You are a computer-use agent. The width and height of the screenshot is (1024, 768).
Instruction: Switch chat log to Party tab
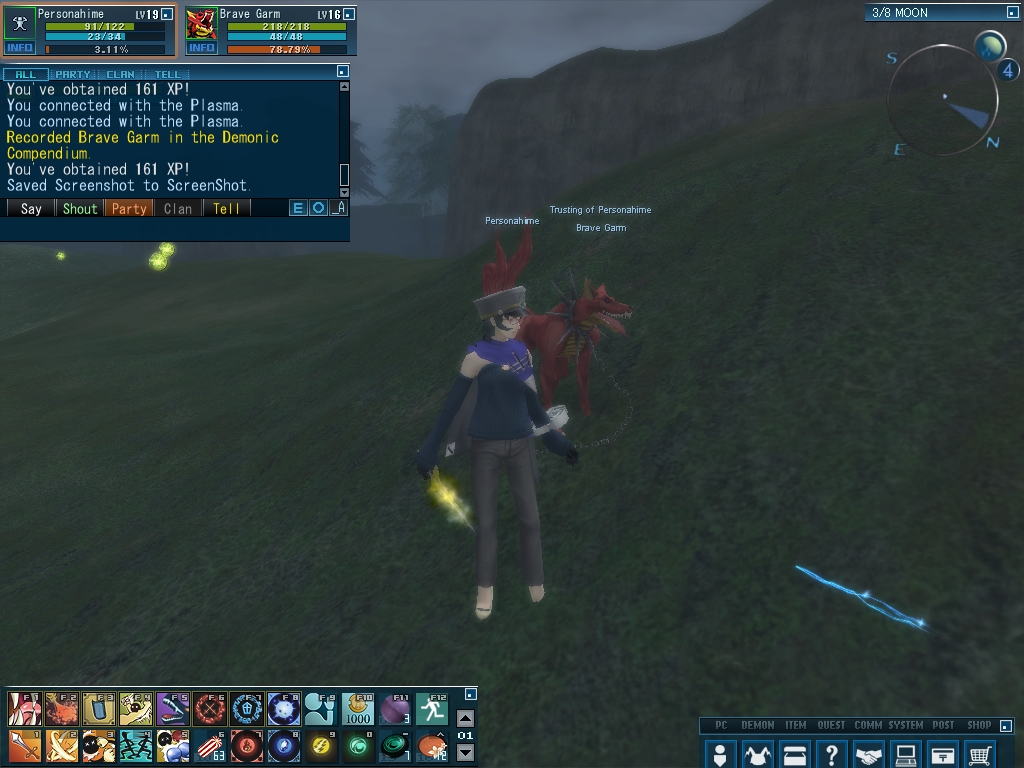72,74
